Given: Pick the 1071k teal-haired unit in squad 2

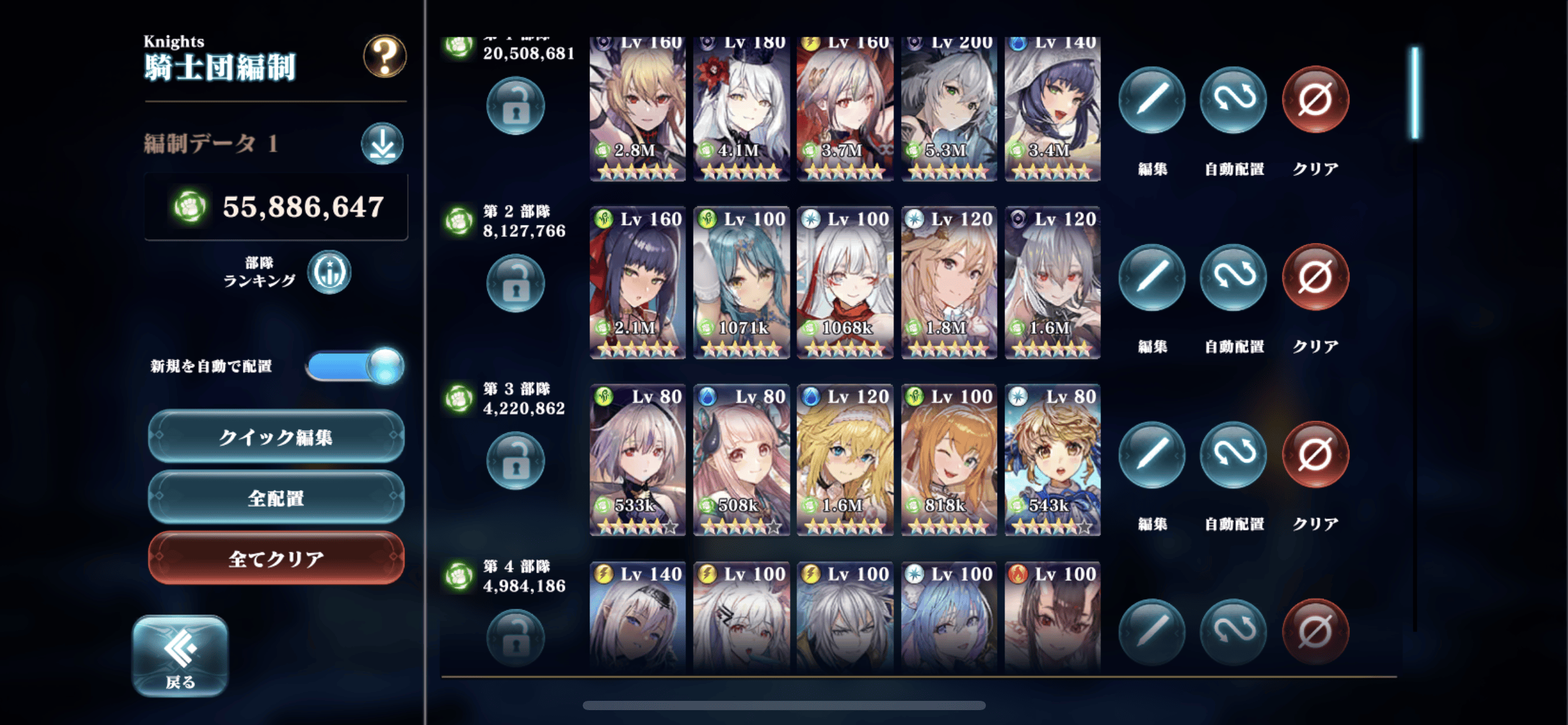Looking at the screenshot, I should [x=741, y=283].
